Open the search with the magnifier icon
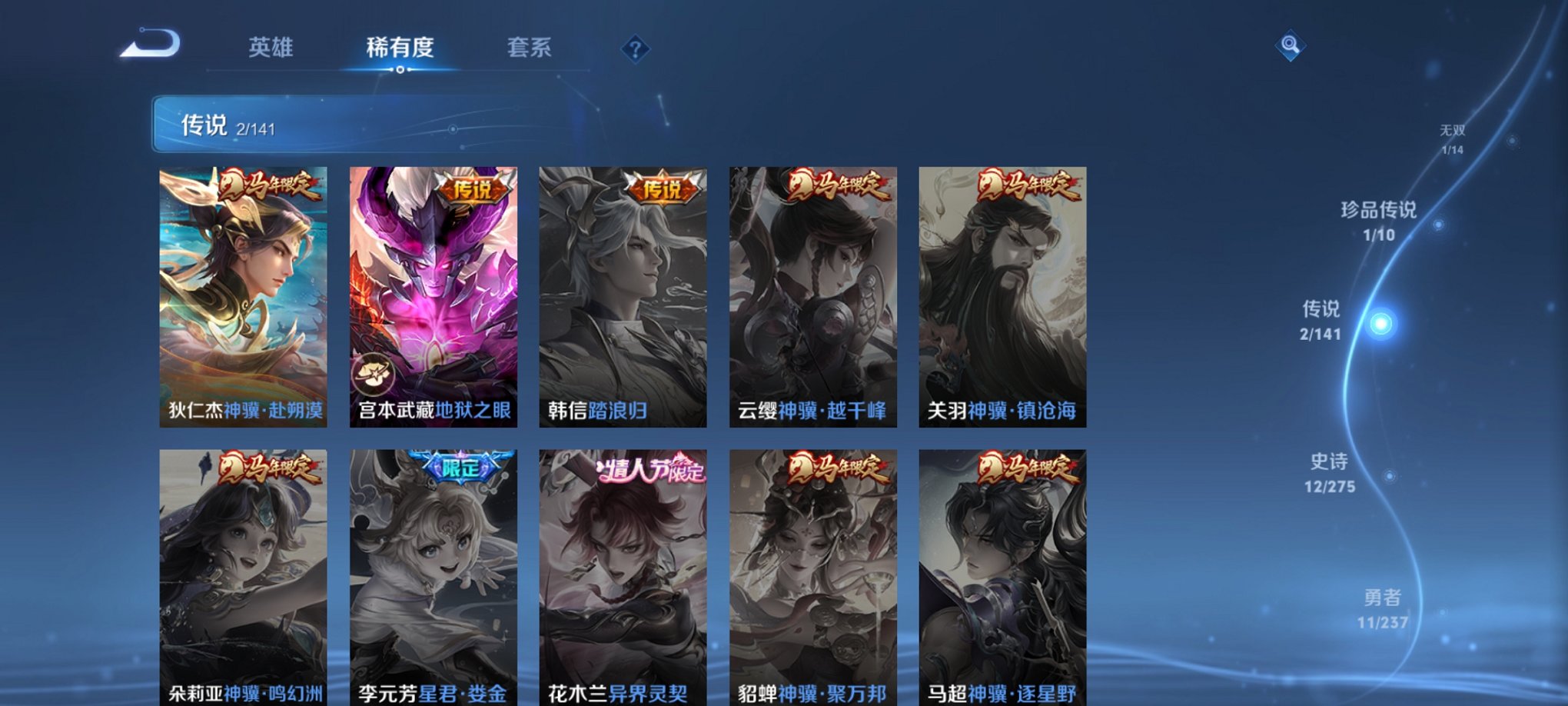This screenshot has width=1568, height=706. click(x=1291, y=46)
